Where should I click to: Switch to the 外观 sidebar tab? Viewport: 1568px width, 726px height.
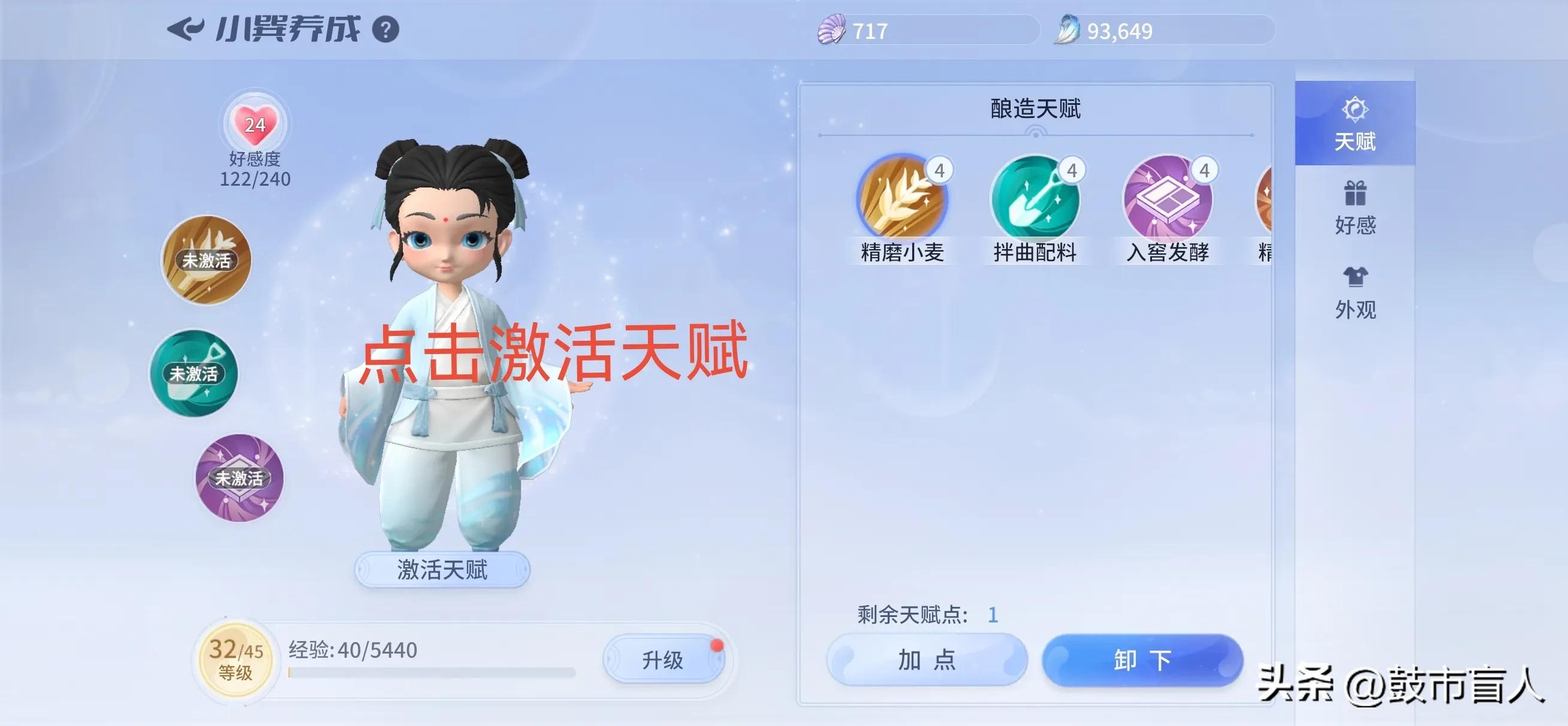click(1355, 292)
